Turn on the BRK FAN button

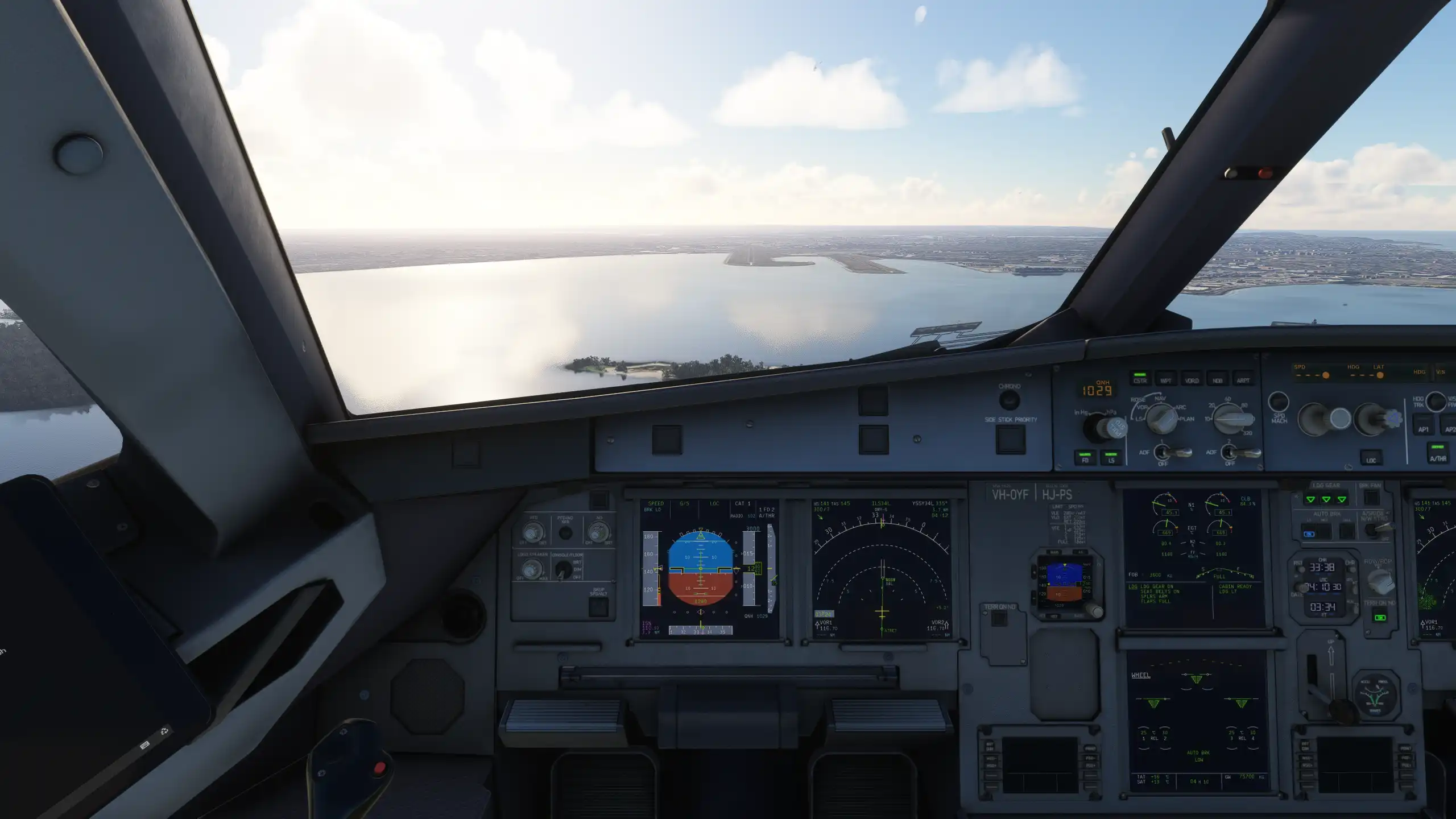[x=1371, y=498]
